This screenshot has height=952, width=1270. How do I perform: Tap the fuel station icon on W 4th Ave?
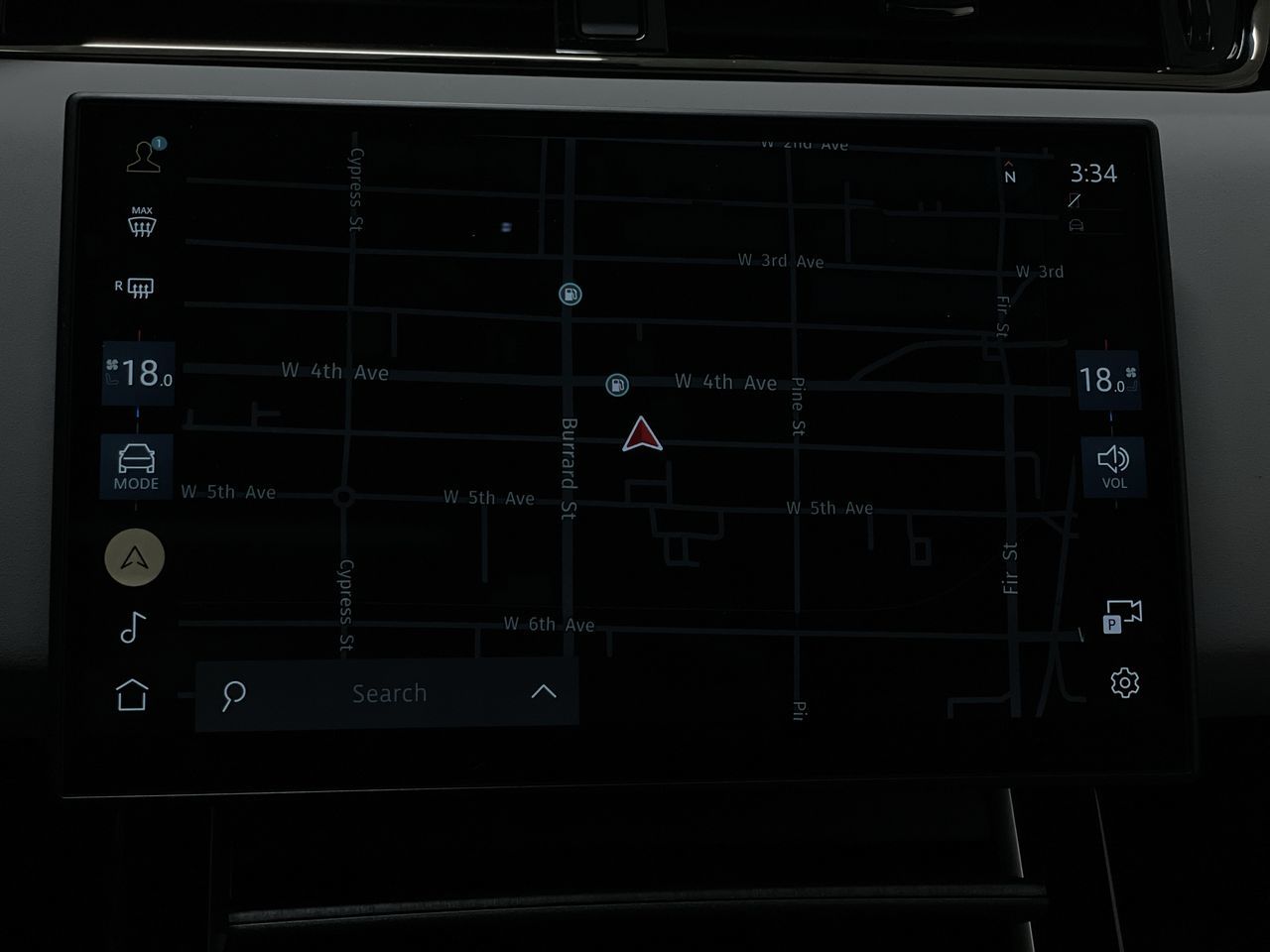tap(616, 385)
